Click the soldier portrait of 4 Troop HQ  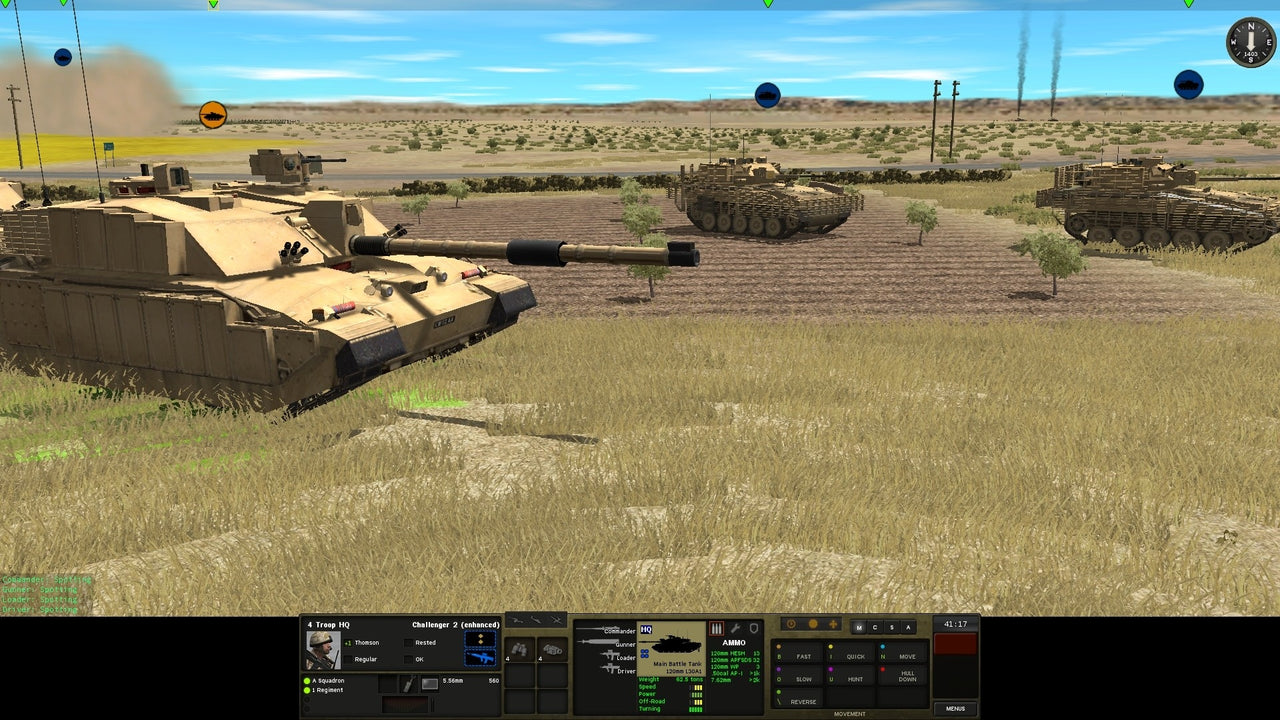323,649
